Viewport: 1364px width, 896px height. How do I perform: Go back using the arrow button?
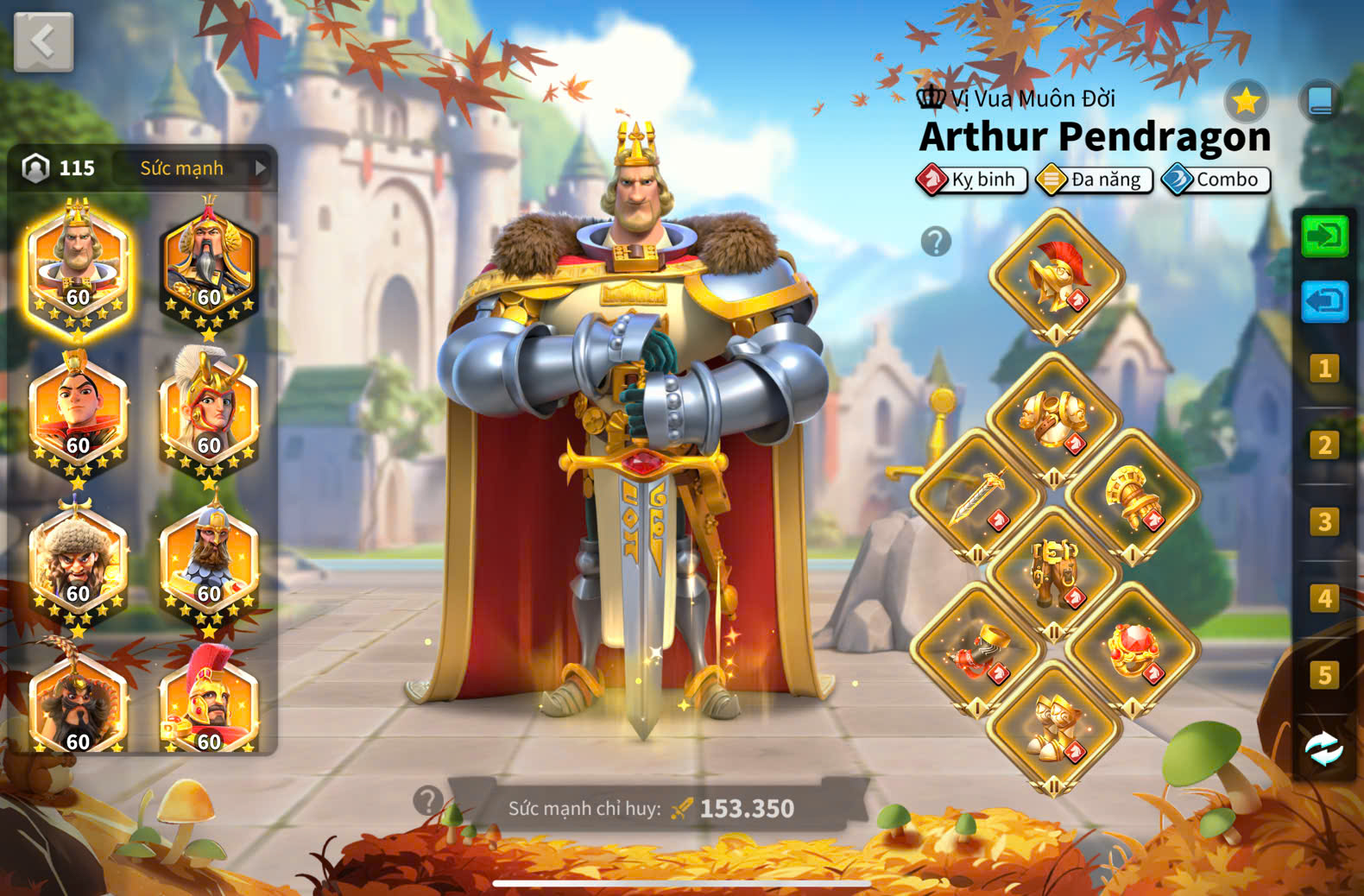43,41
